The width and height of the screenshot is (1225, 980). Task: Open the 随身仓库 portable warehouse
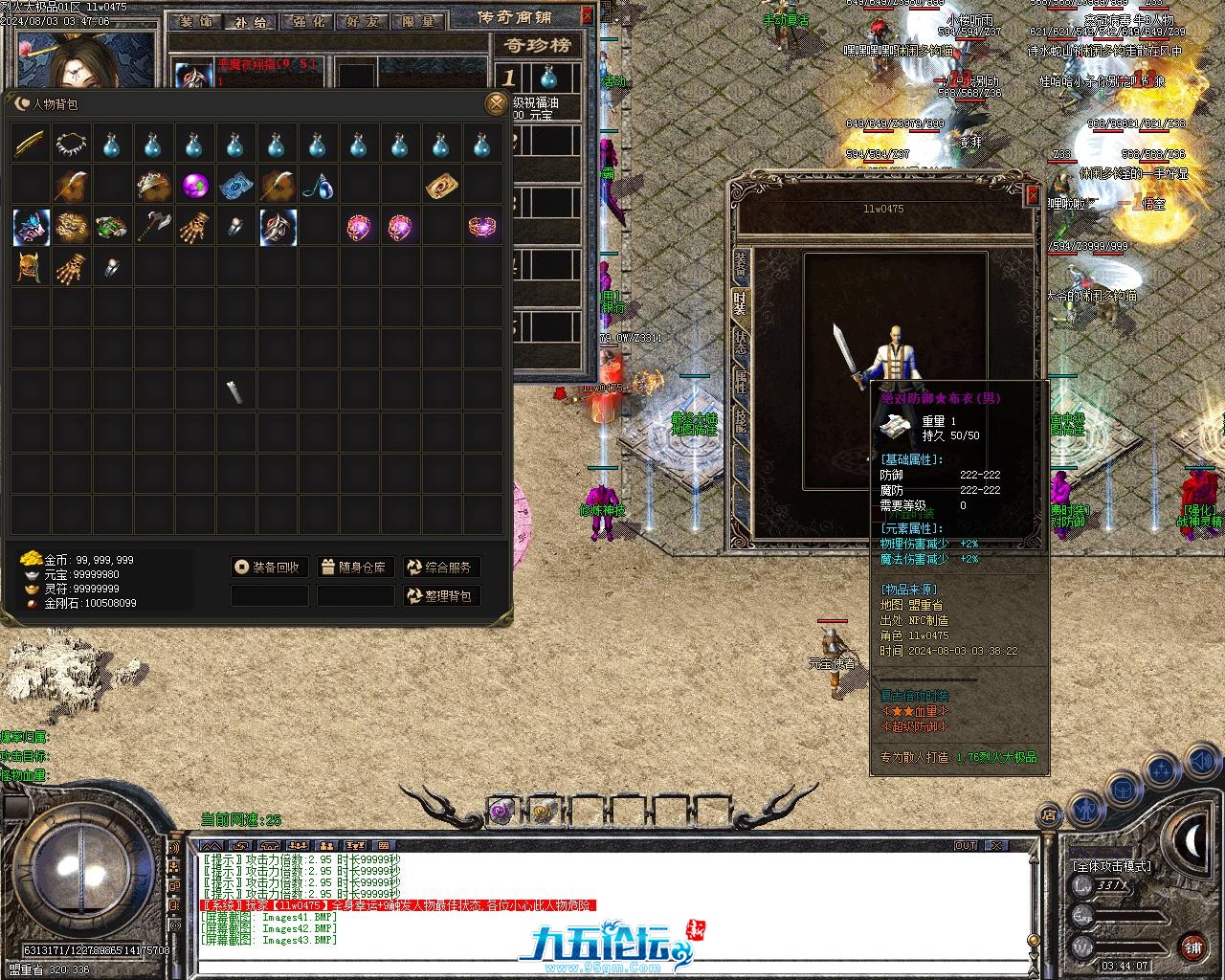355,568
